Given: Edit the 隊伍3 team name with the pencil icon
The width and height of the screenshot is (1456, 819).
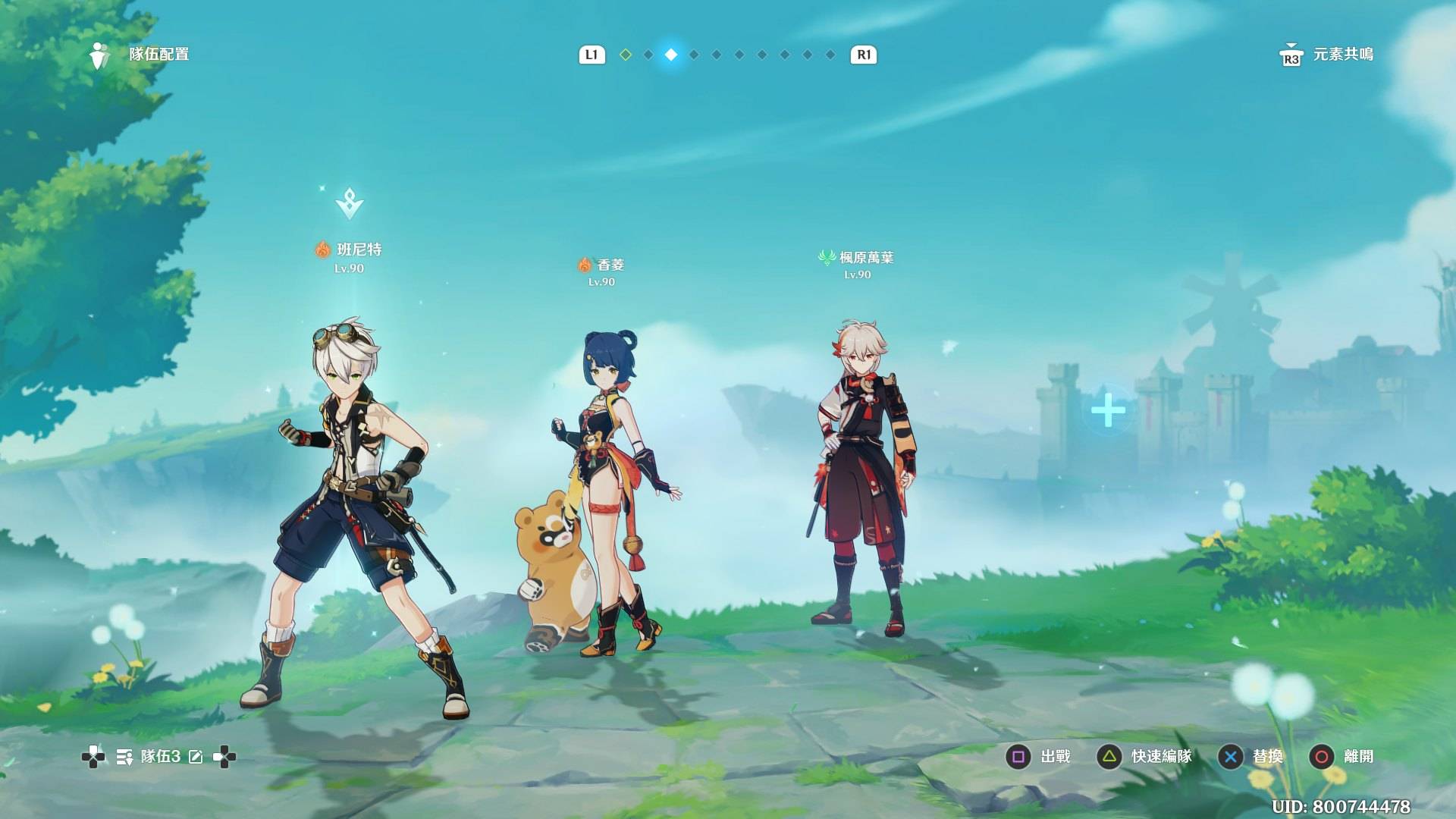Looking at the screenshot, I should 196,757.
